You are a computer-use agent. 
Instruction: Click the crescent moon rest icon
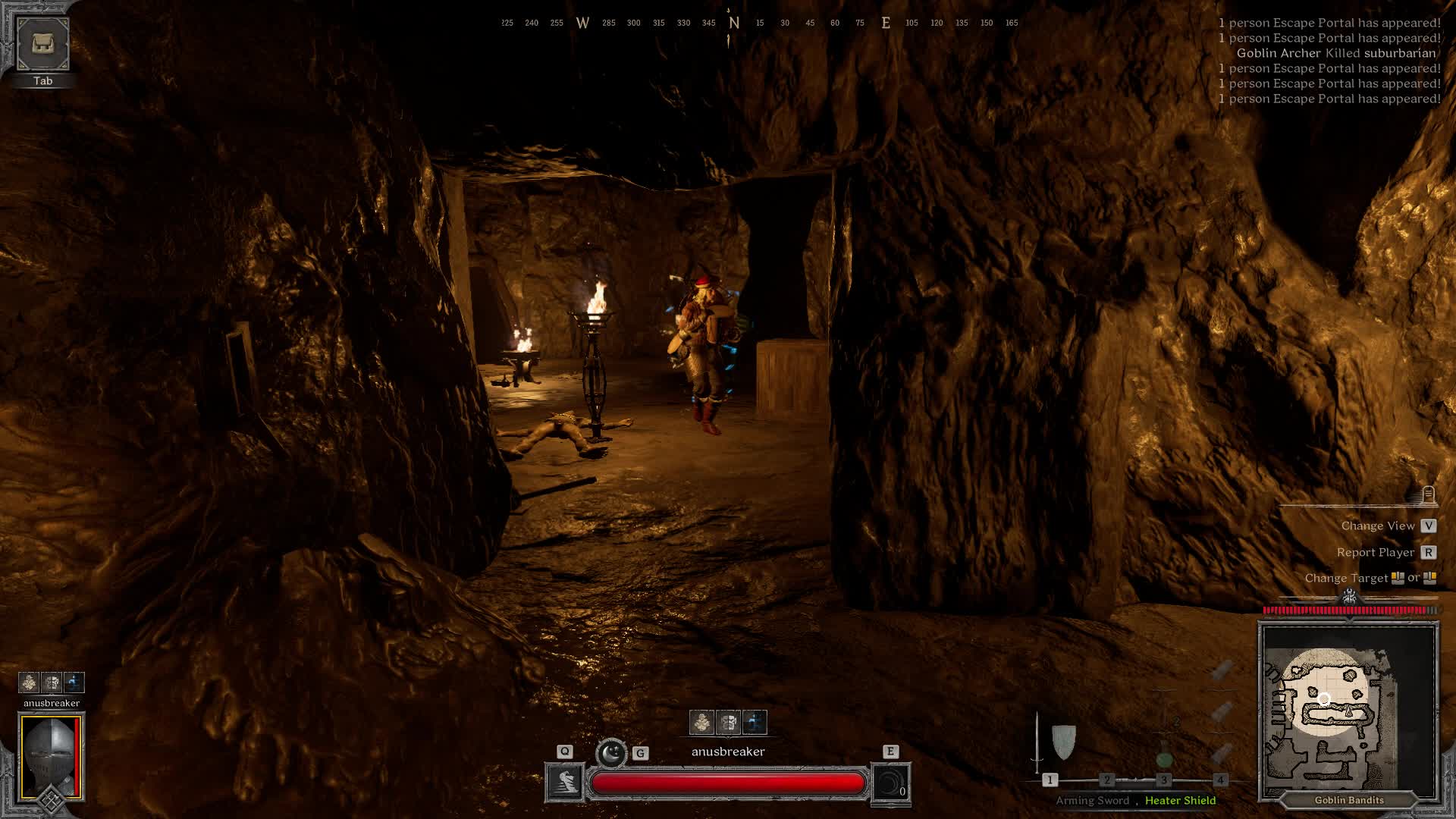[610, 753]
